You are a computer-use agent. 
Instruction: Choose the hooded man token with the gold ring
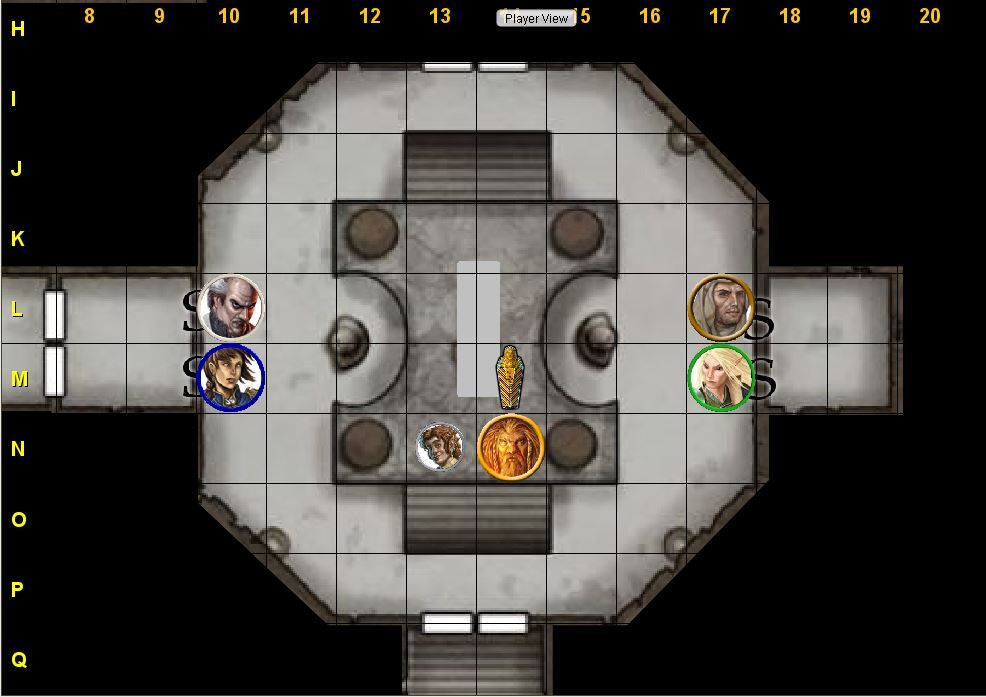721,307
